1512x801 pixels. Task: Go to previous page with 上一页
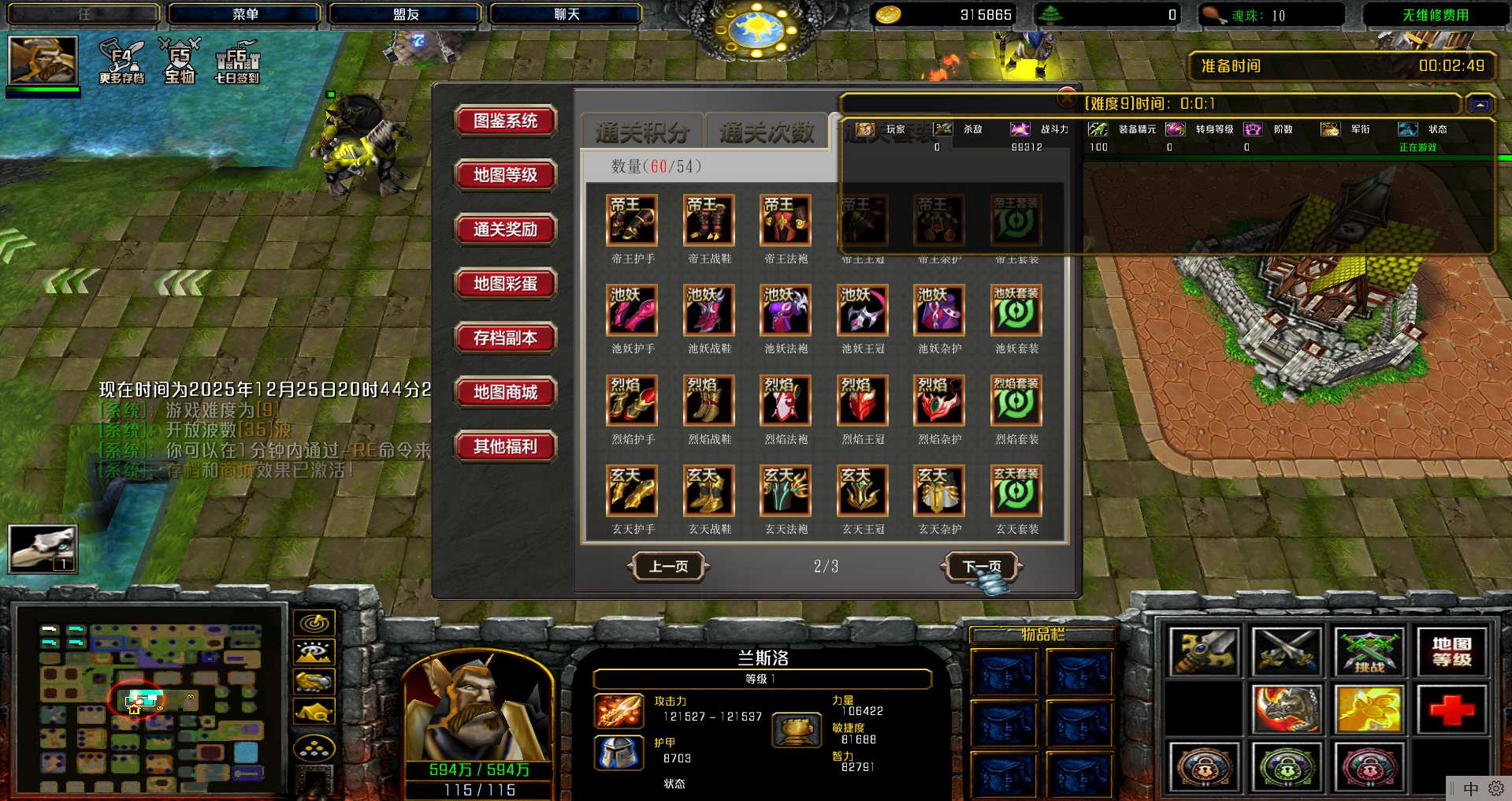click(668, 566)
